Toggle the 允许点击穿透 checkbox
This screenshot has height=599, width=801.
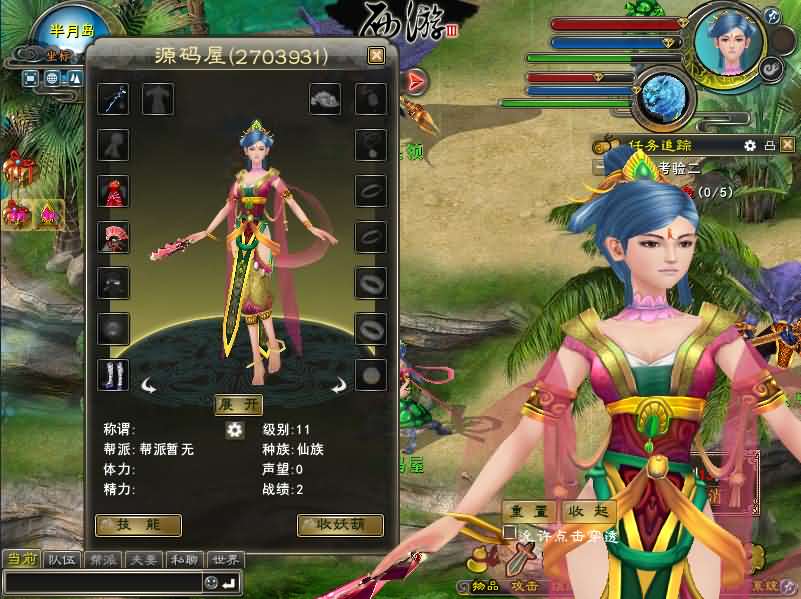pos(511,534)
